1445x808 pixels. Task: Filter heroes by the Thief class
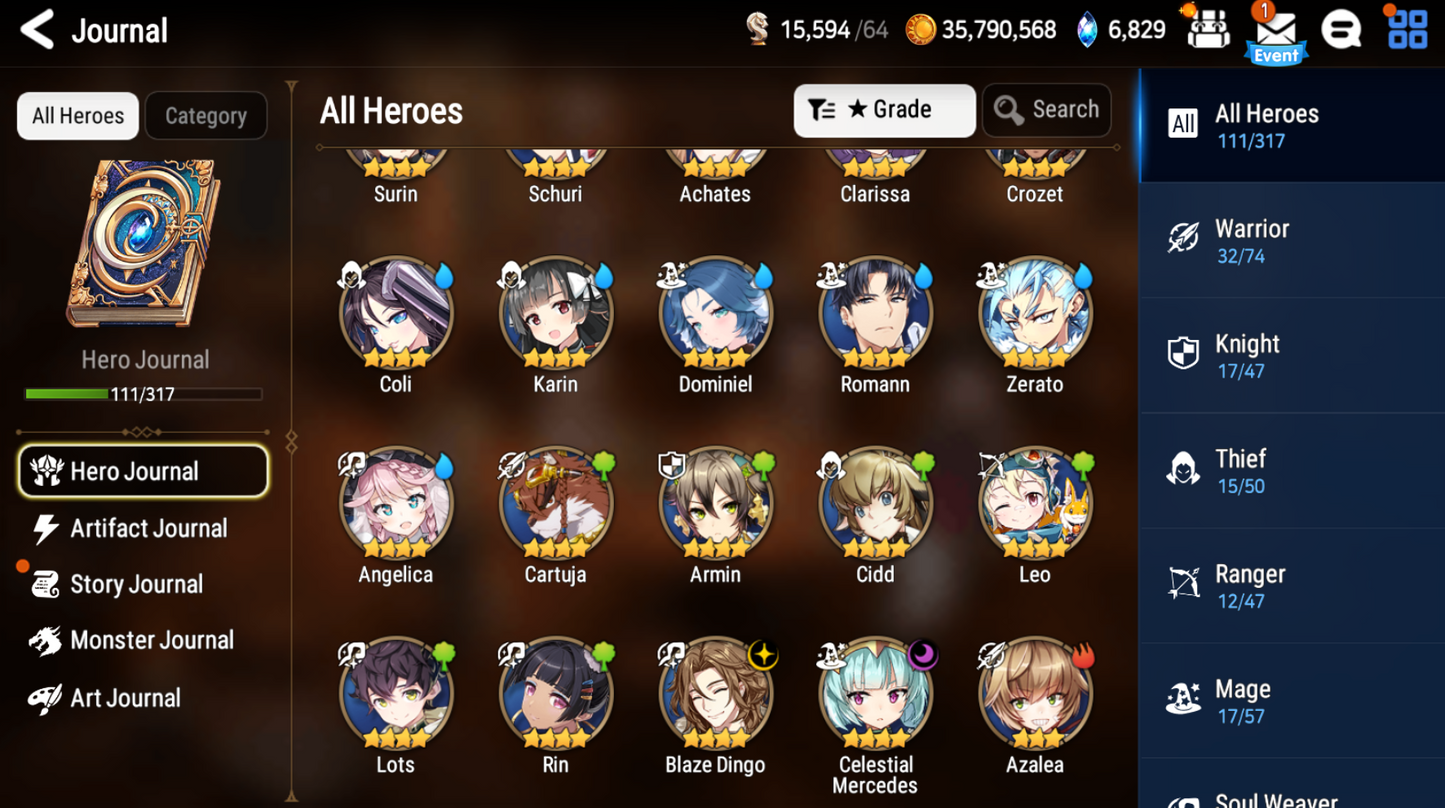1291,470
